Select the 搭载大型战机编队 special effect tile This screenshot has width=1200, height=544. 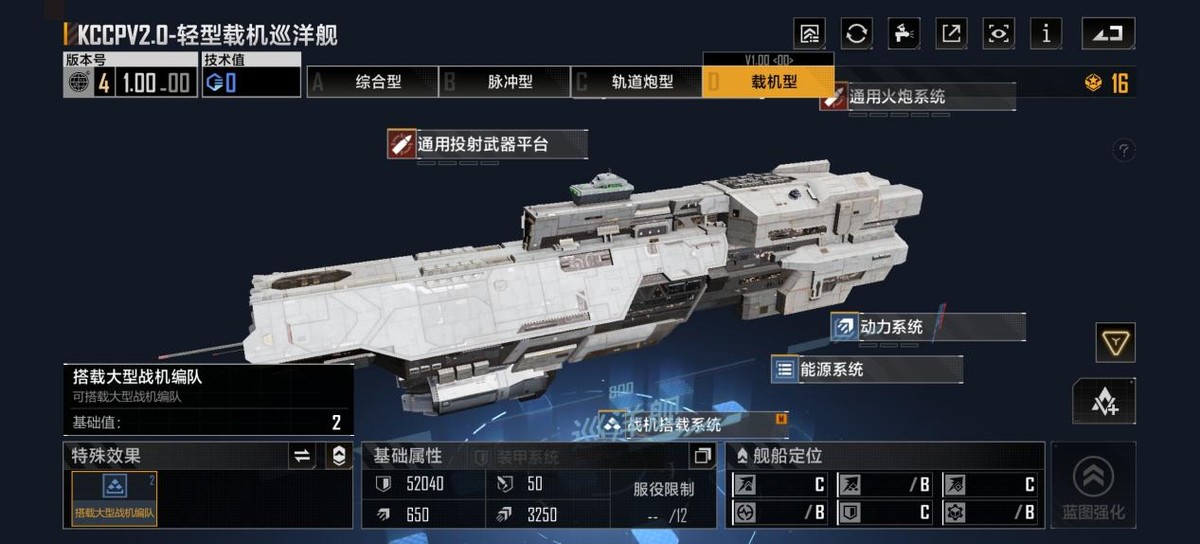tap(114, 498)
